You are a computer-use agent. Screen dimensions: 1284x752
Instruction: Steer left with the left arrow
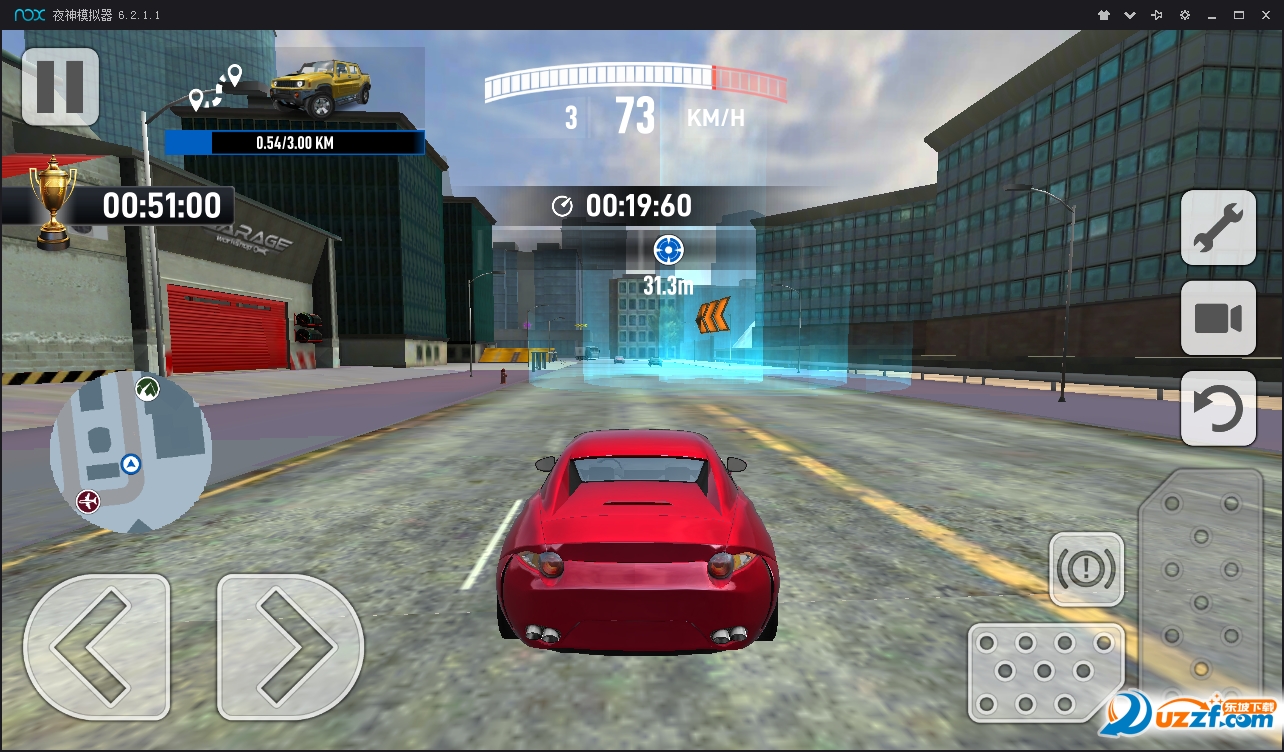tap(97, 646)
